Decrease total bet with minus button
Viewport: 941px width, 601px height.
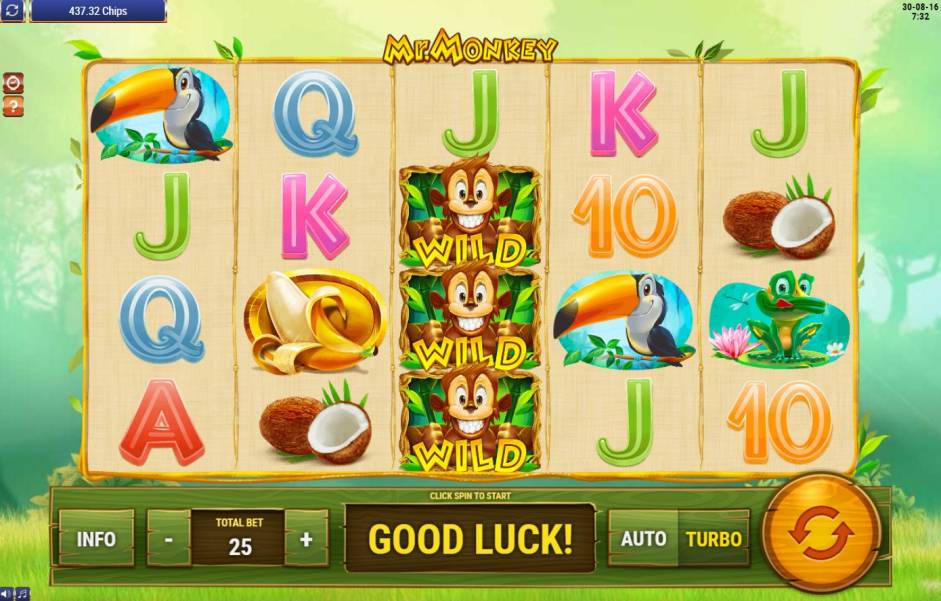pyautogui.click(x=169, y=539)
